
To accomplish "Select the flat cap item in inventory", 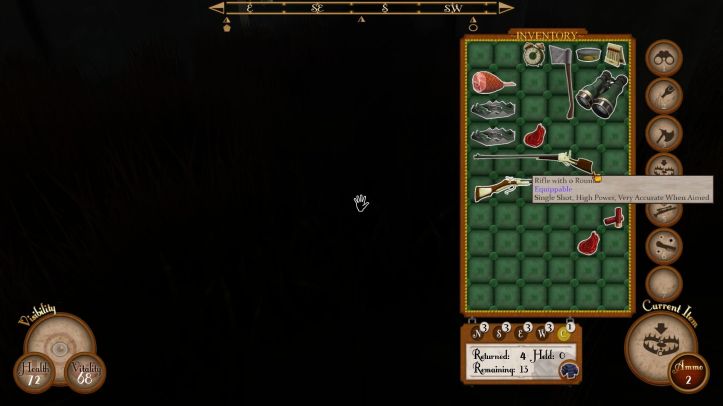I will coord(588,55).
